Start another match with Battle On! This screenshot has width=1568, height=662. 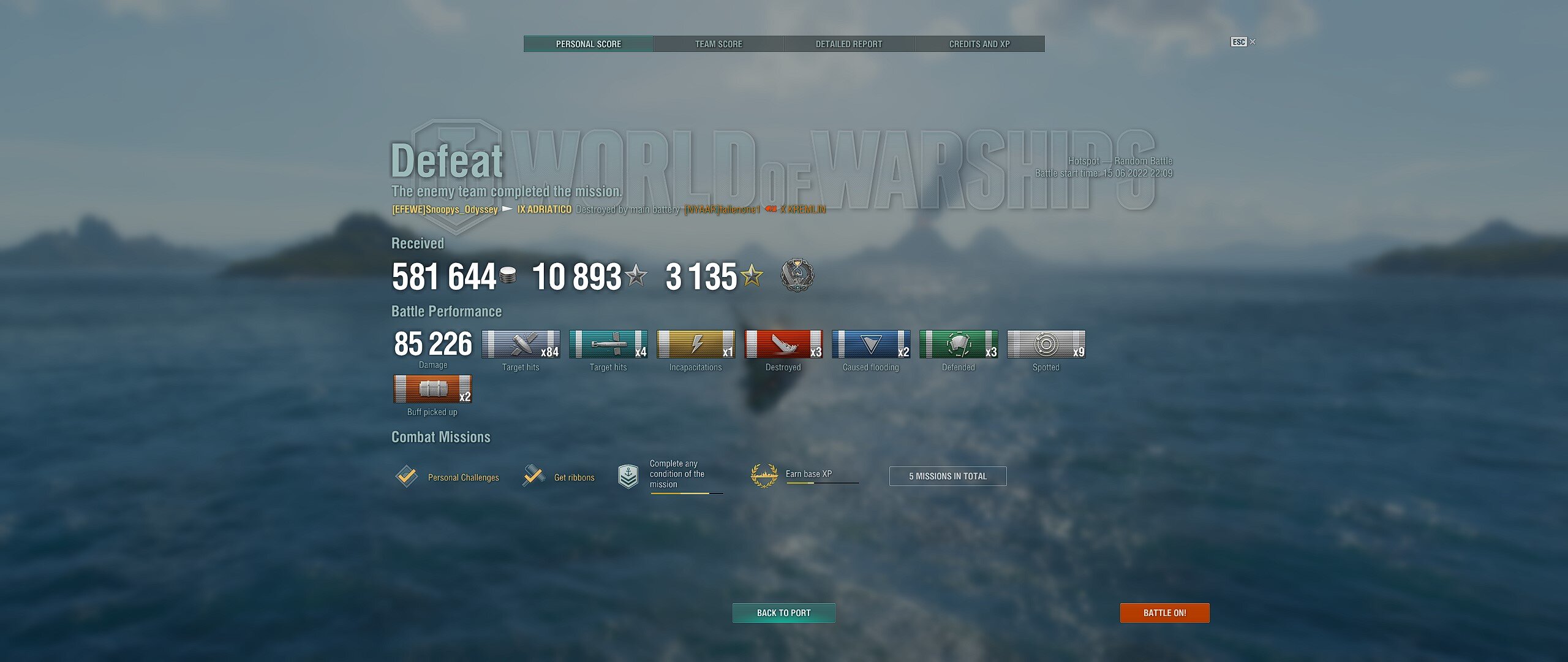point(1164,613)
